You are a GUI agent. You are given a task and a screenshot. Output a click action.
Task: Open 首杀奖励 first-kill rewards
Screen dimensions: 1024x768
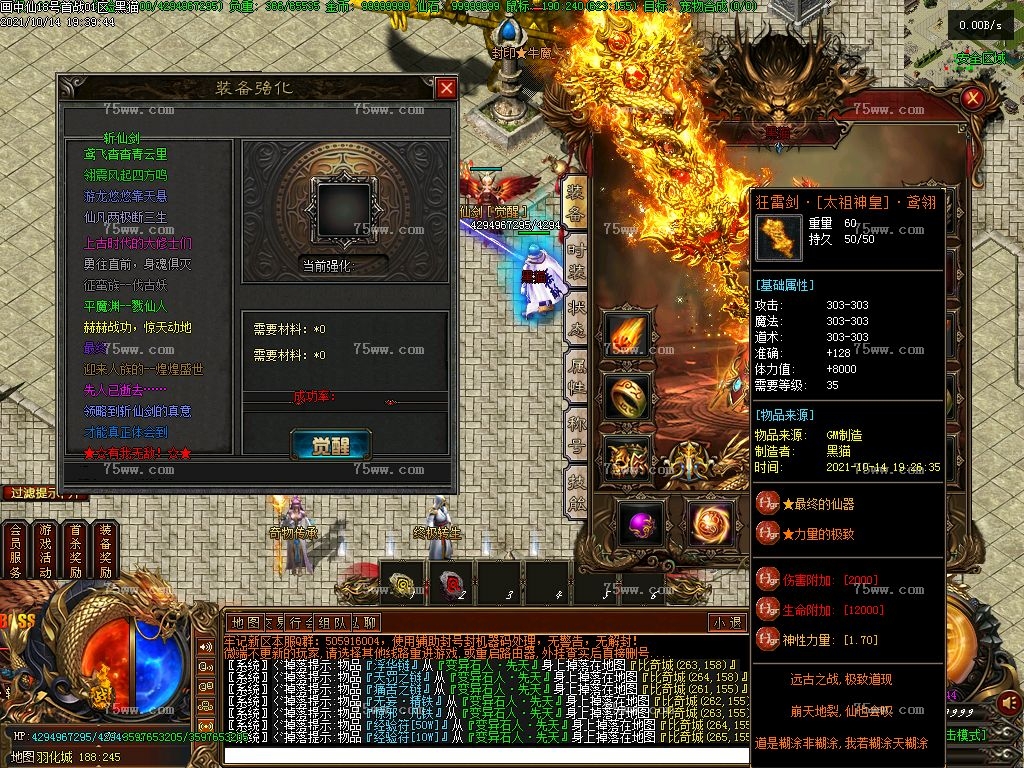pos(75,550)
